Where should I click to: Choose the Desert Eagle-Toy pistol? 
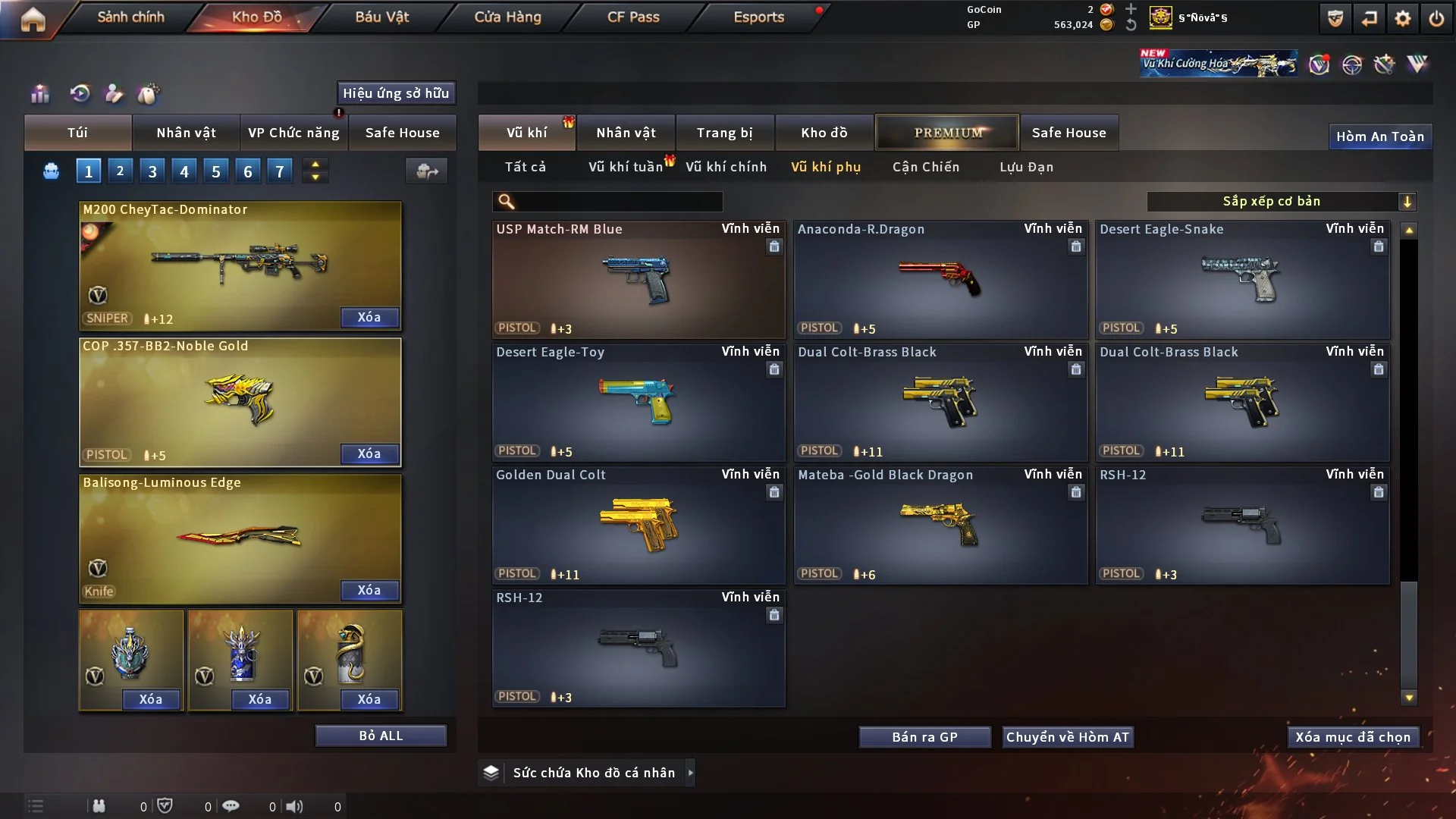(638, 402)
